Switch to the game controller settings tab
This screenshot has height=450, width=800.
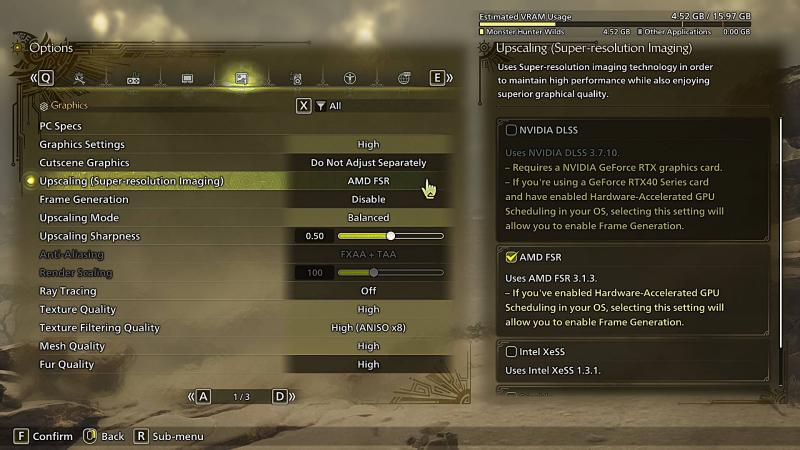tap(133, 78)
